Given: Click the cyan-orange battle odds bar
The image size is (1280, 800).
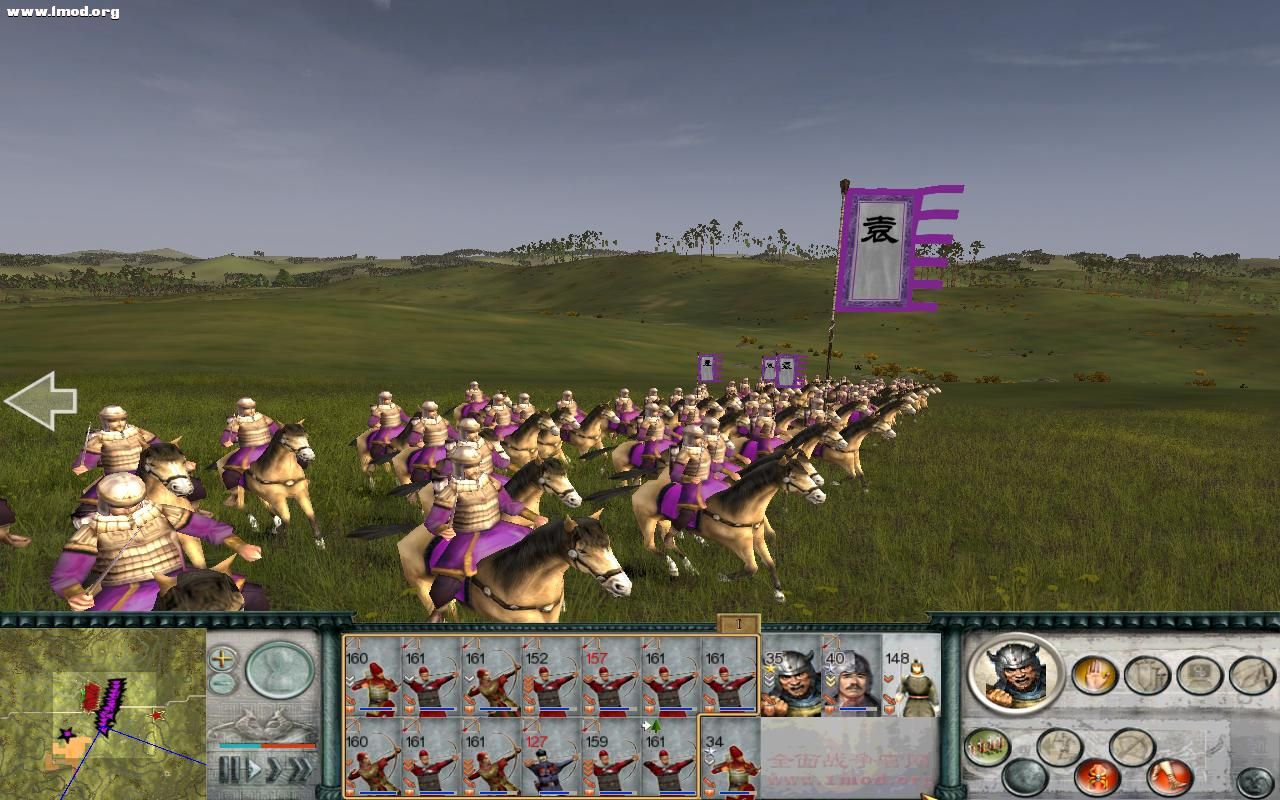Looking at the screenshot, I should point(266,745).
